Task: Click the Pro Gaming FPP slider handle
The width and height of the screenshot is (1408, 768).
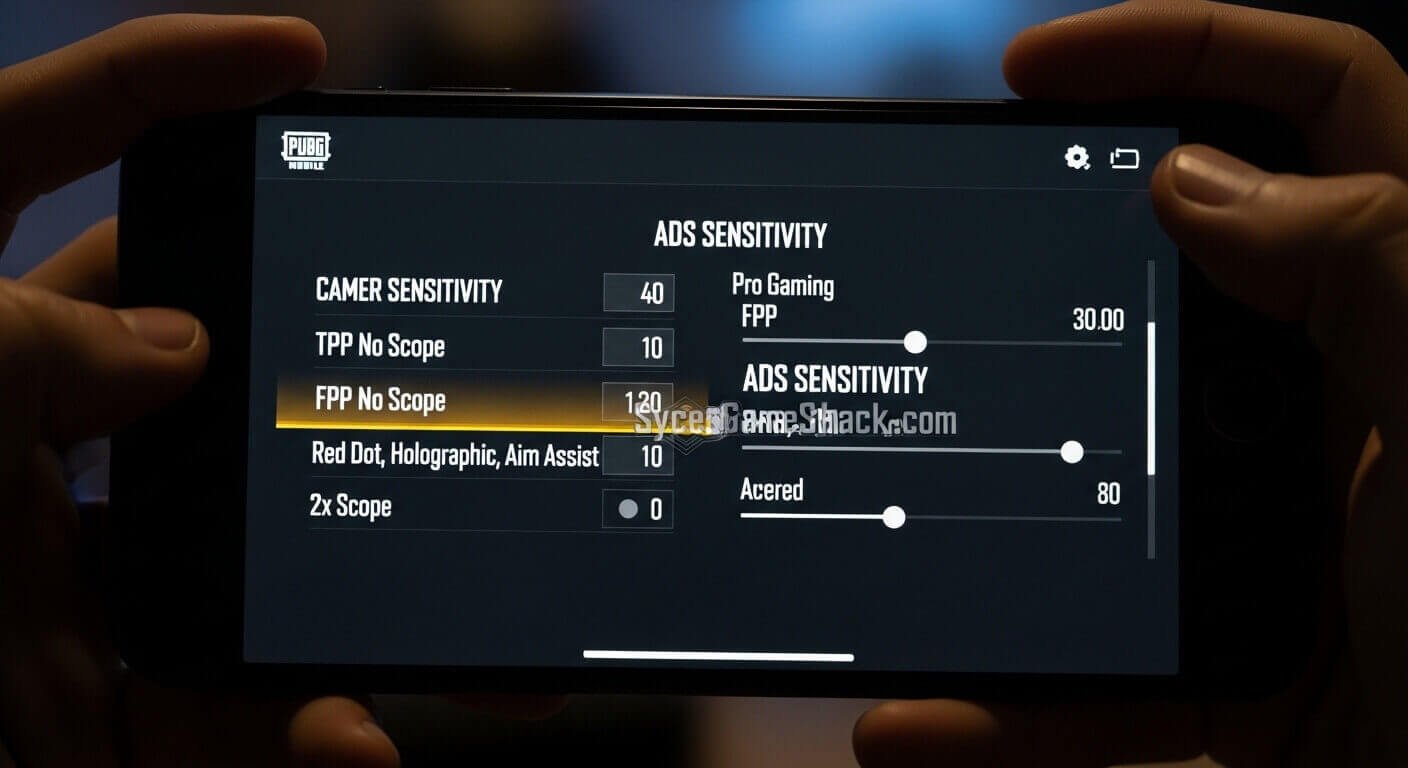Action: [913, 342]
